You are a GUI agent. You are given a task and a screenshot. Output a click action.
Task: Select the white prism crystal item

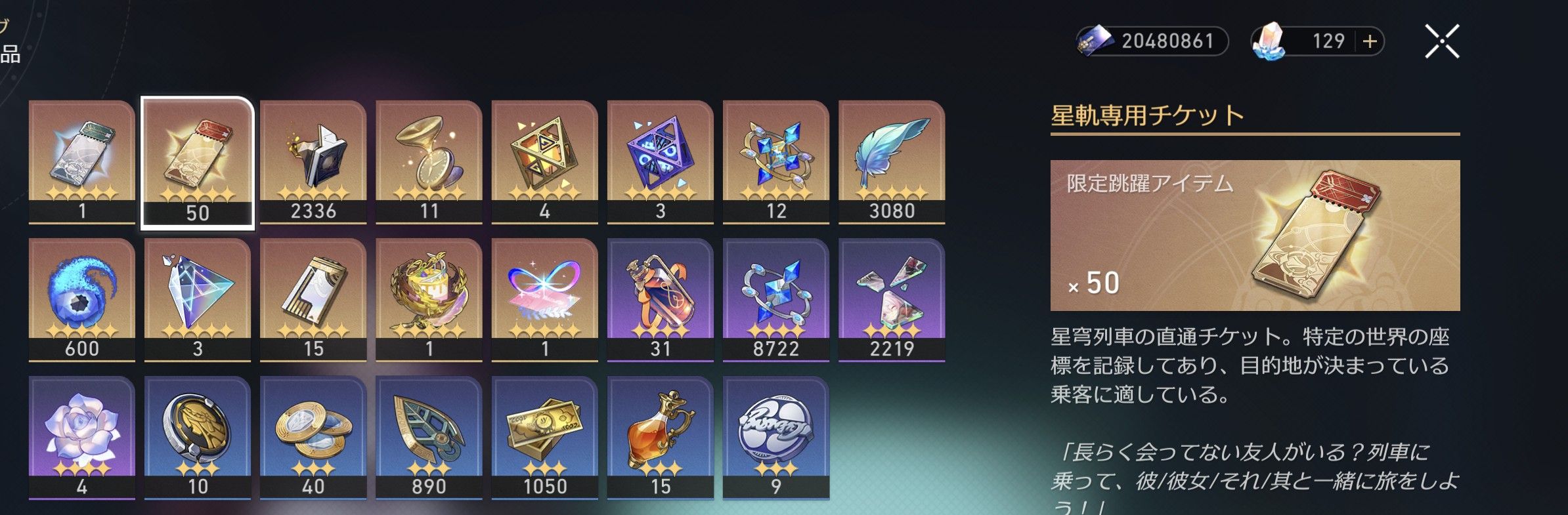[x=198, y=299]
